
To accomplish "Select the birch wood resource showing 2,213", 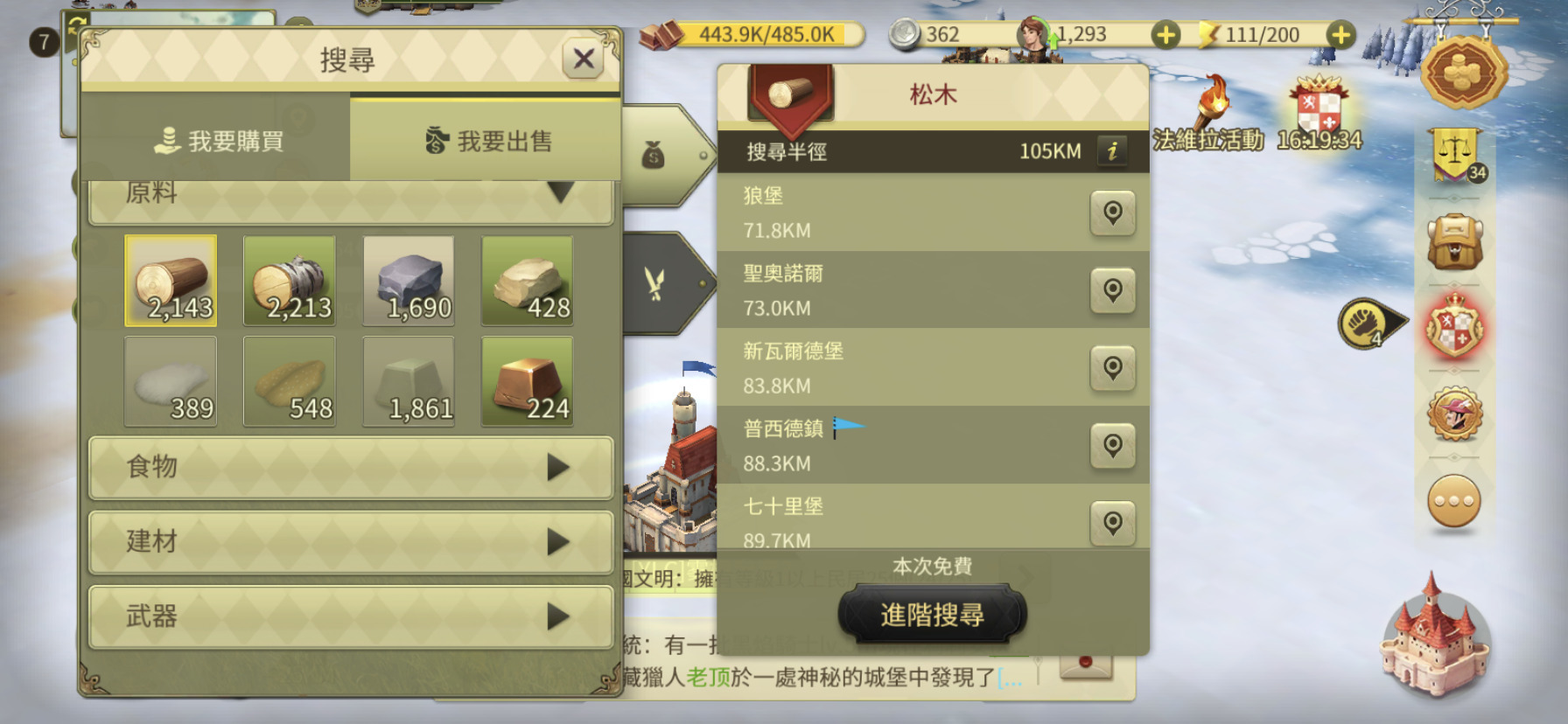I will coord(290,280).
